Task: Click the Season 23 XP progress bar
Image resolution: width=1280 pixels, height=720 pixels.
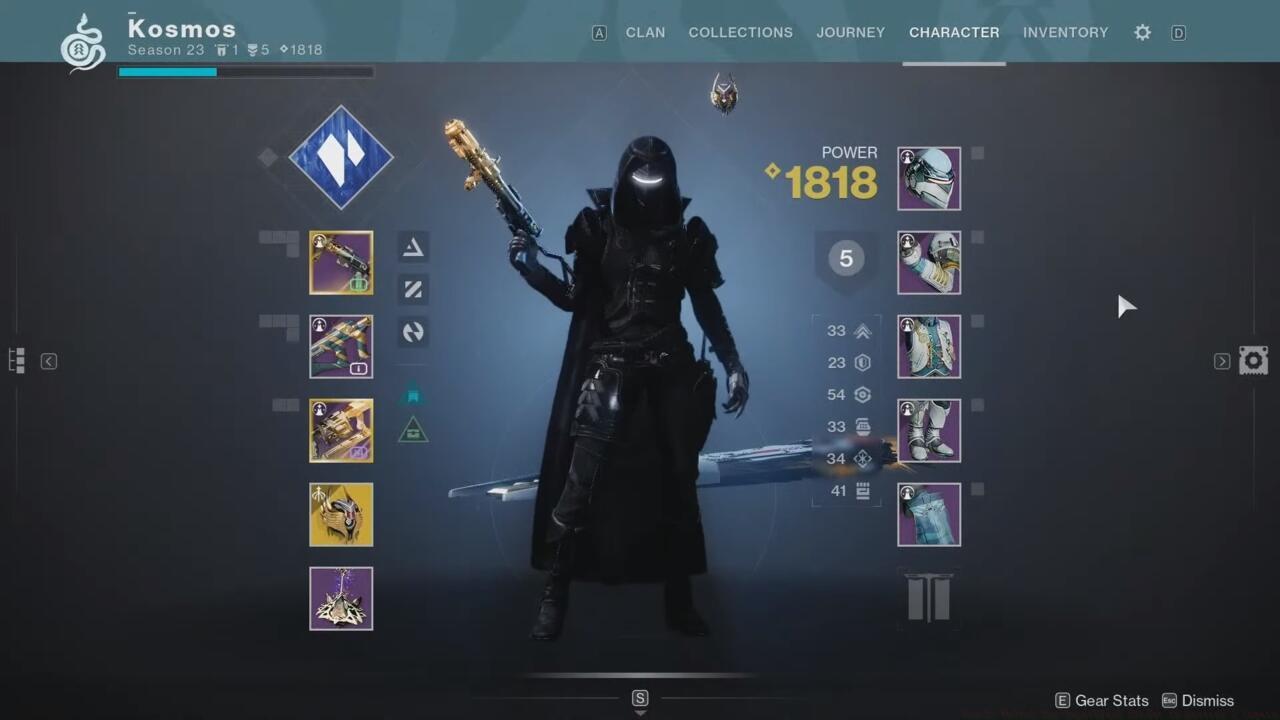Action: point(245,71)
